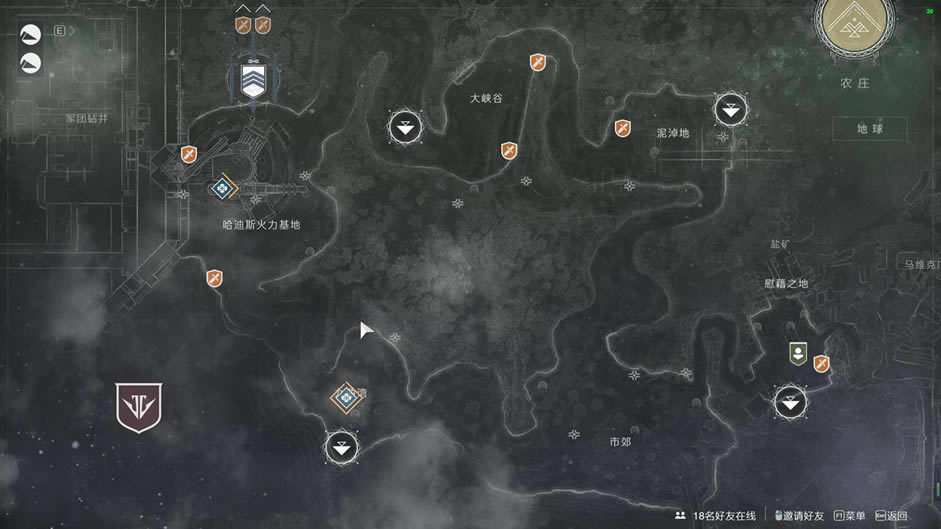Select the orange adventure marker beside 泥淖地
The height and width of the screenshot is (529, 941).
(622, 128)
